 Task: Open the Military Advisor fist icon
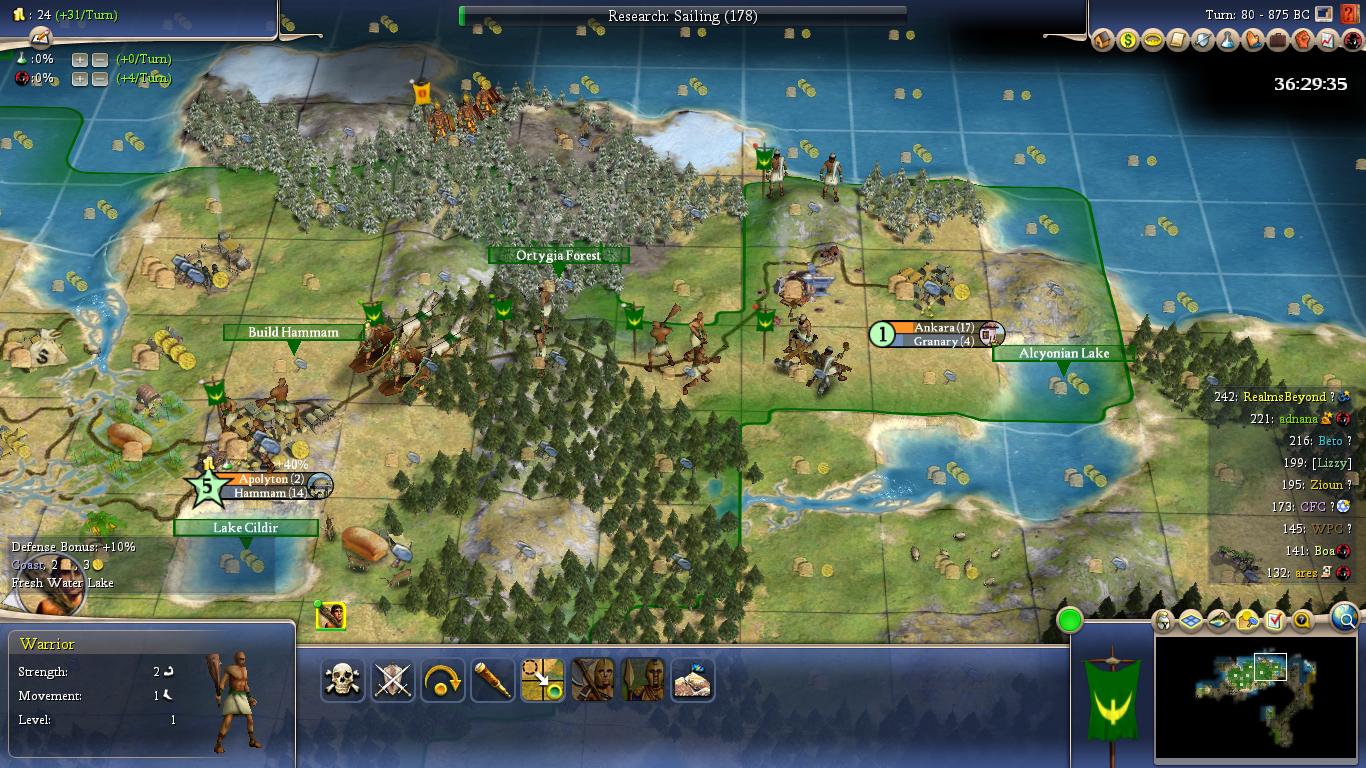pyautogui.click(x=1303, y=41)
